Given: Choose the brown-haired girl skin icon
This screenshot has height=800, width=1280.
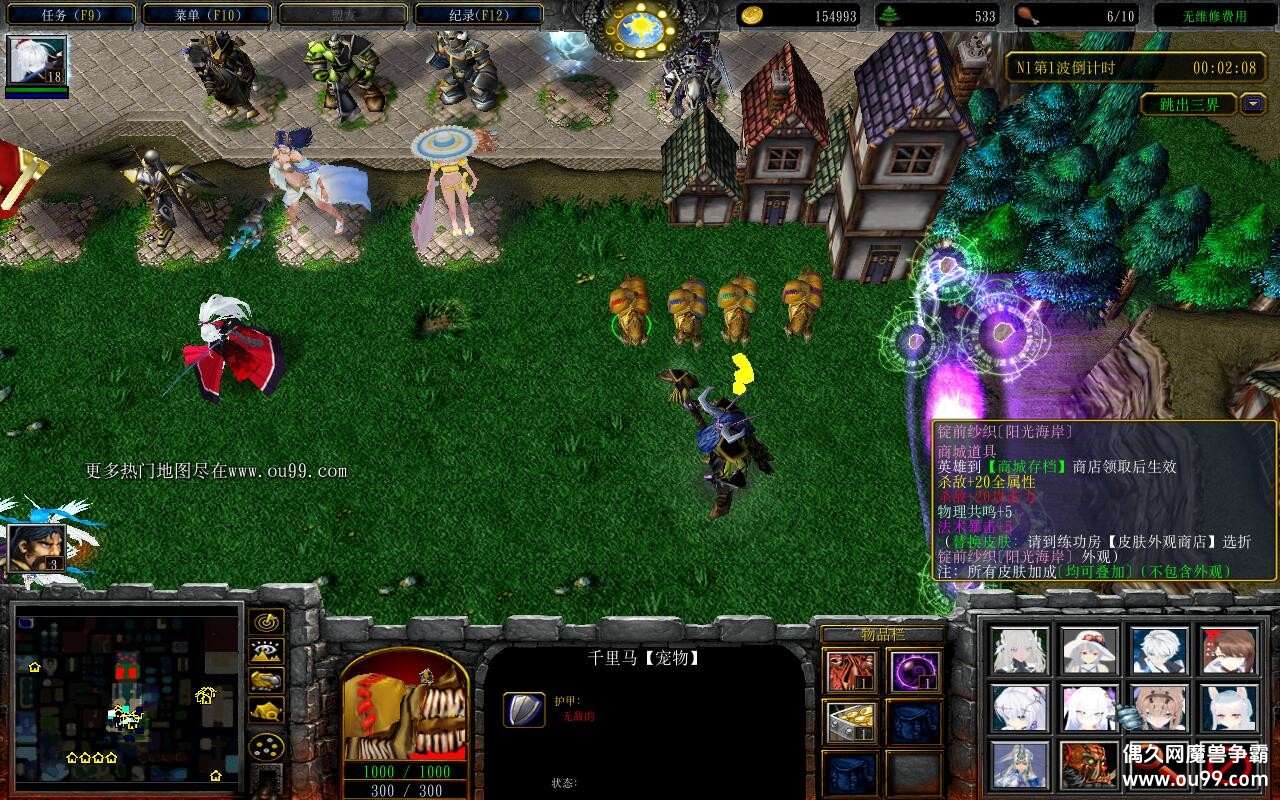Looking at the screenshot, I should pos(1229,651).
